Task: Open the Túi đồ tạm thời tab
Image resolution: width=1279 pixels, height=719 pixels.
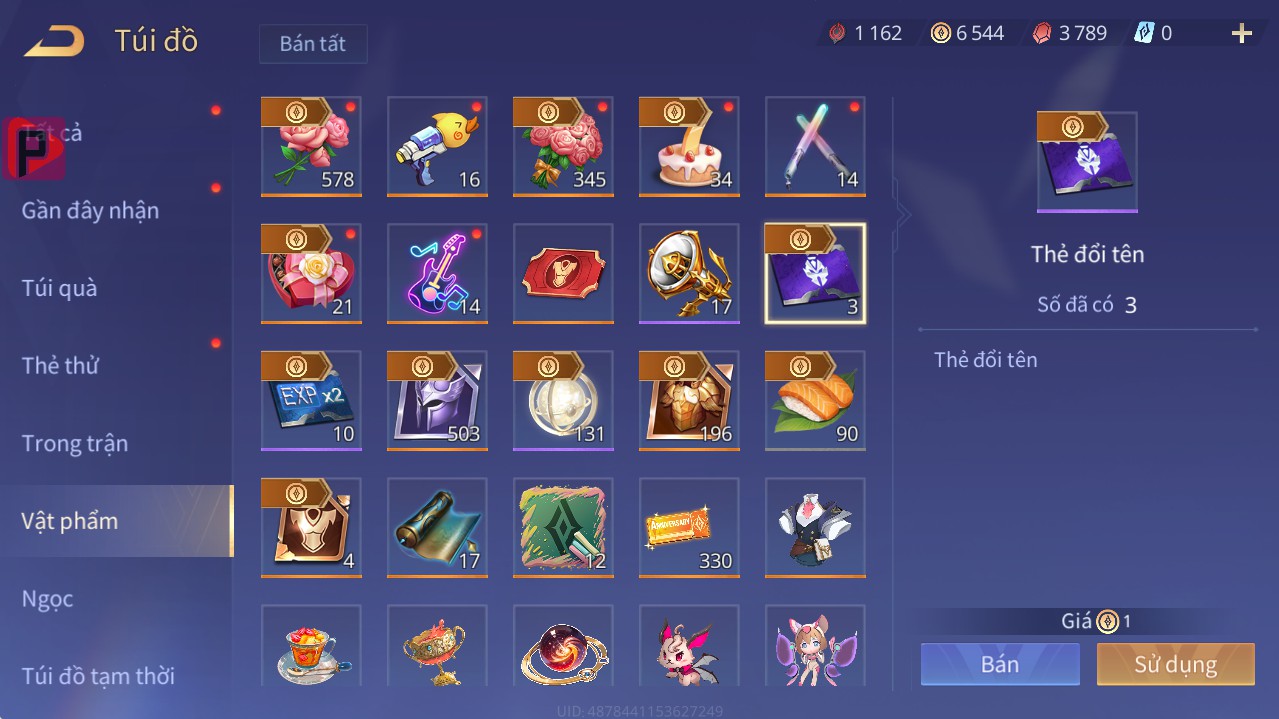Action: (x=98, y=676)
